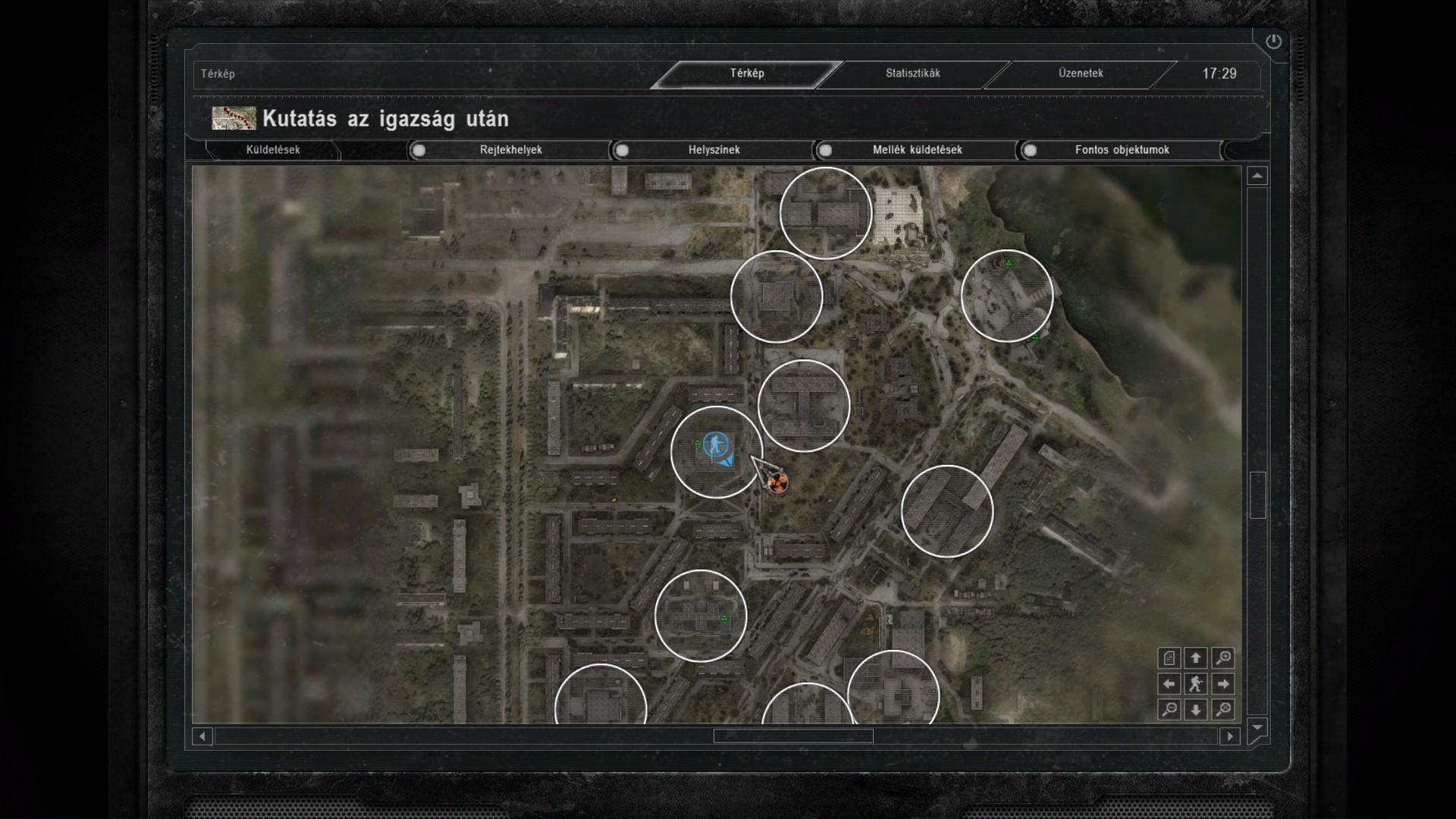Click the map legend document button
This screenshot has width=1456, height=819.
[1169, 658]
